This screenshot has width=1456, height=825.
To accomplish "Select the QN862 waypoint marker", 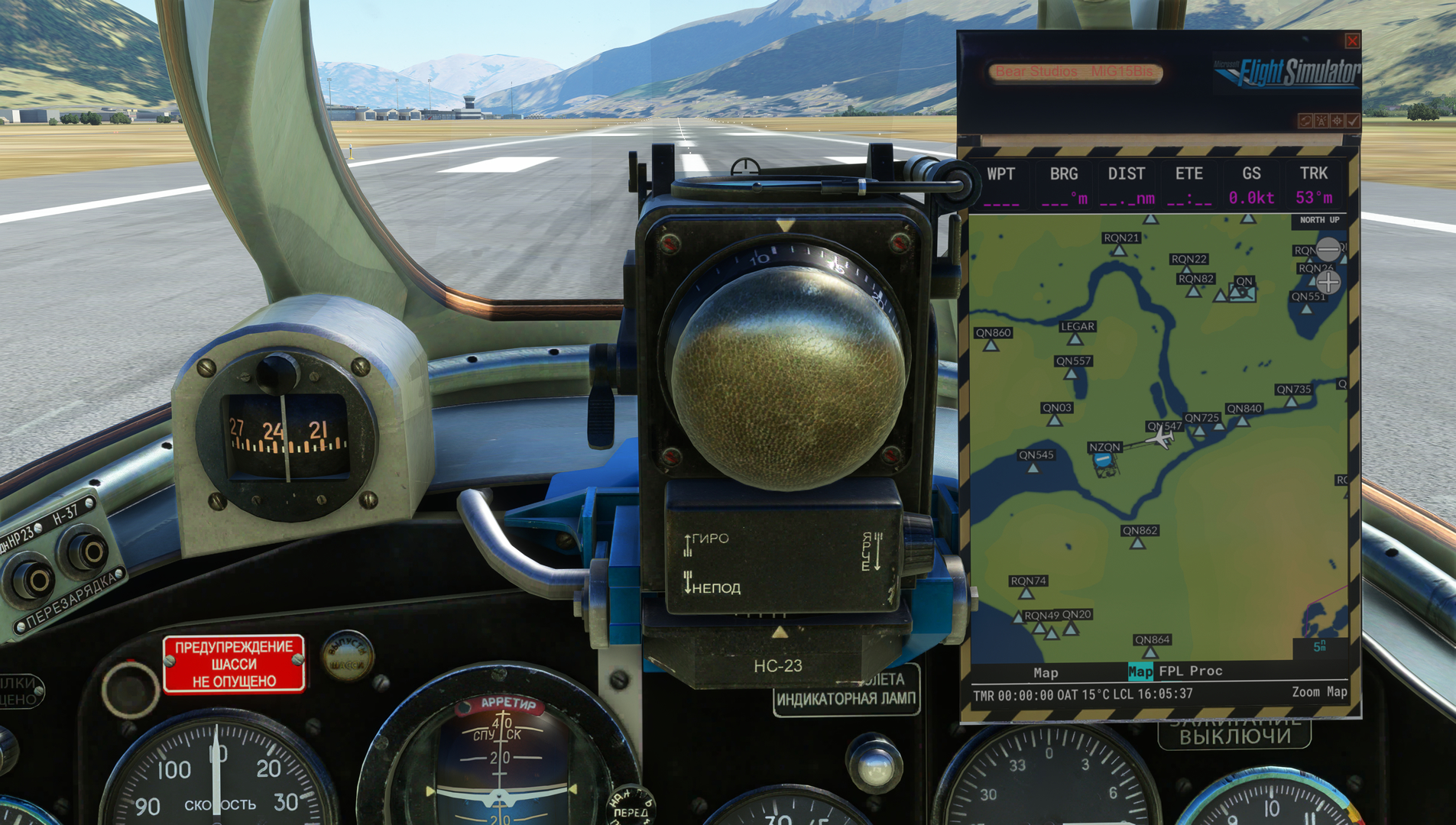I will click(x=1138, y=543).
